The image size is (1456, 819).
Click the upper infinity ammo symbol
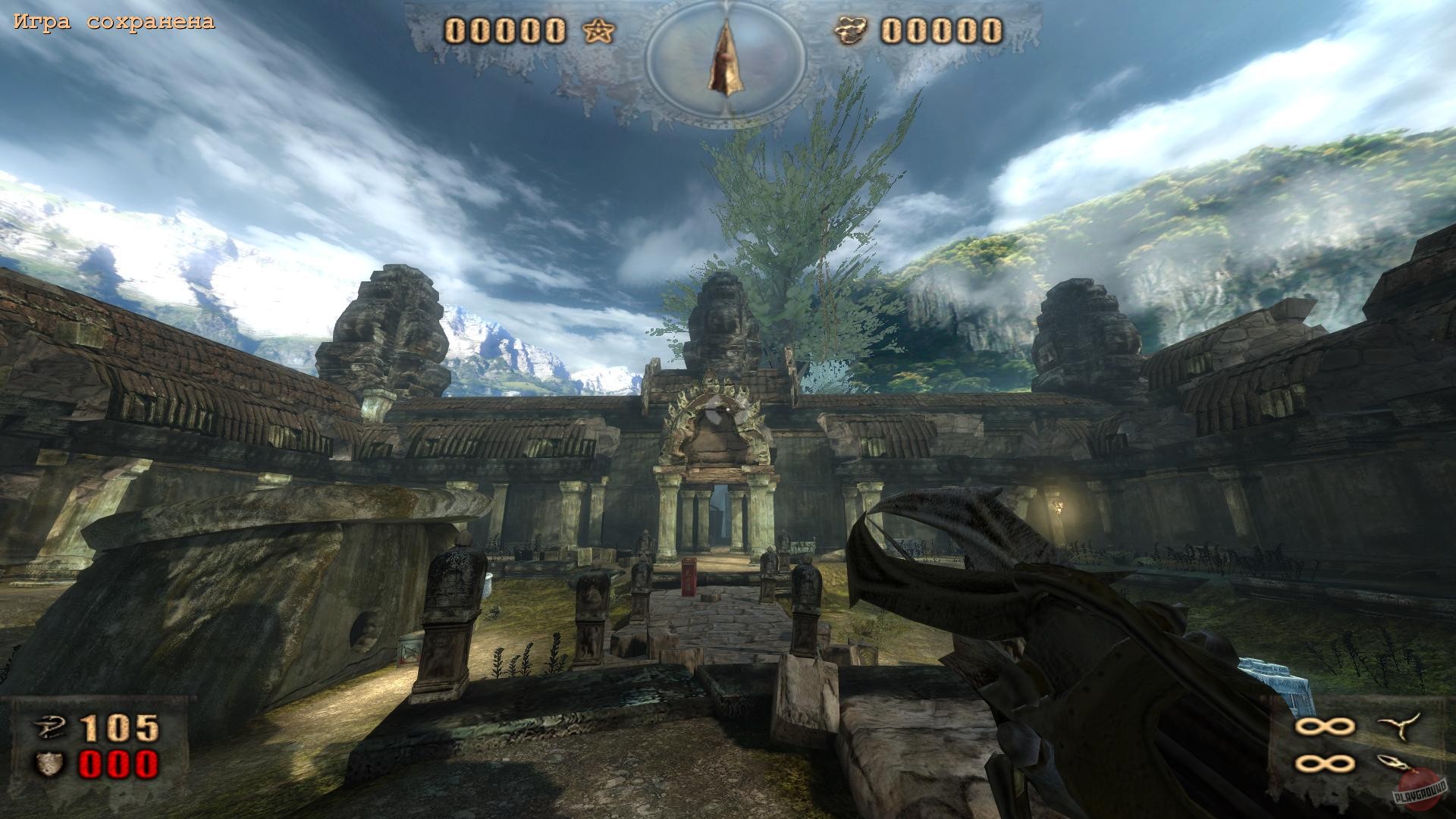(x=1324, y=726)
